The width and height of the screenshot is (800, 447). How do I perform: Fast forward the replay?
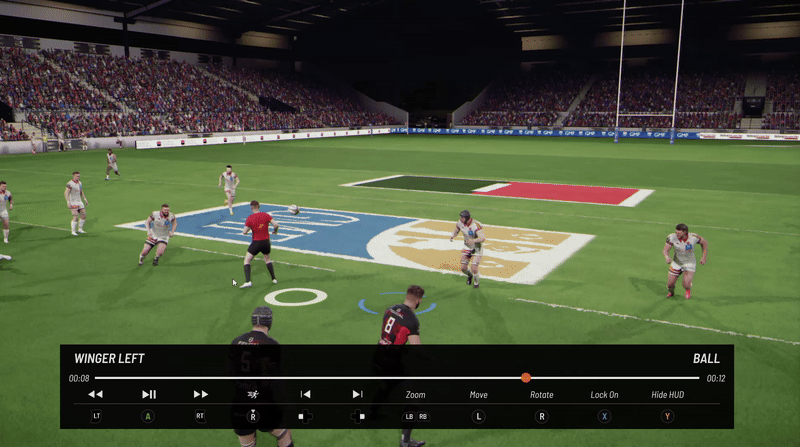[x=201, y=395]
